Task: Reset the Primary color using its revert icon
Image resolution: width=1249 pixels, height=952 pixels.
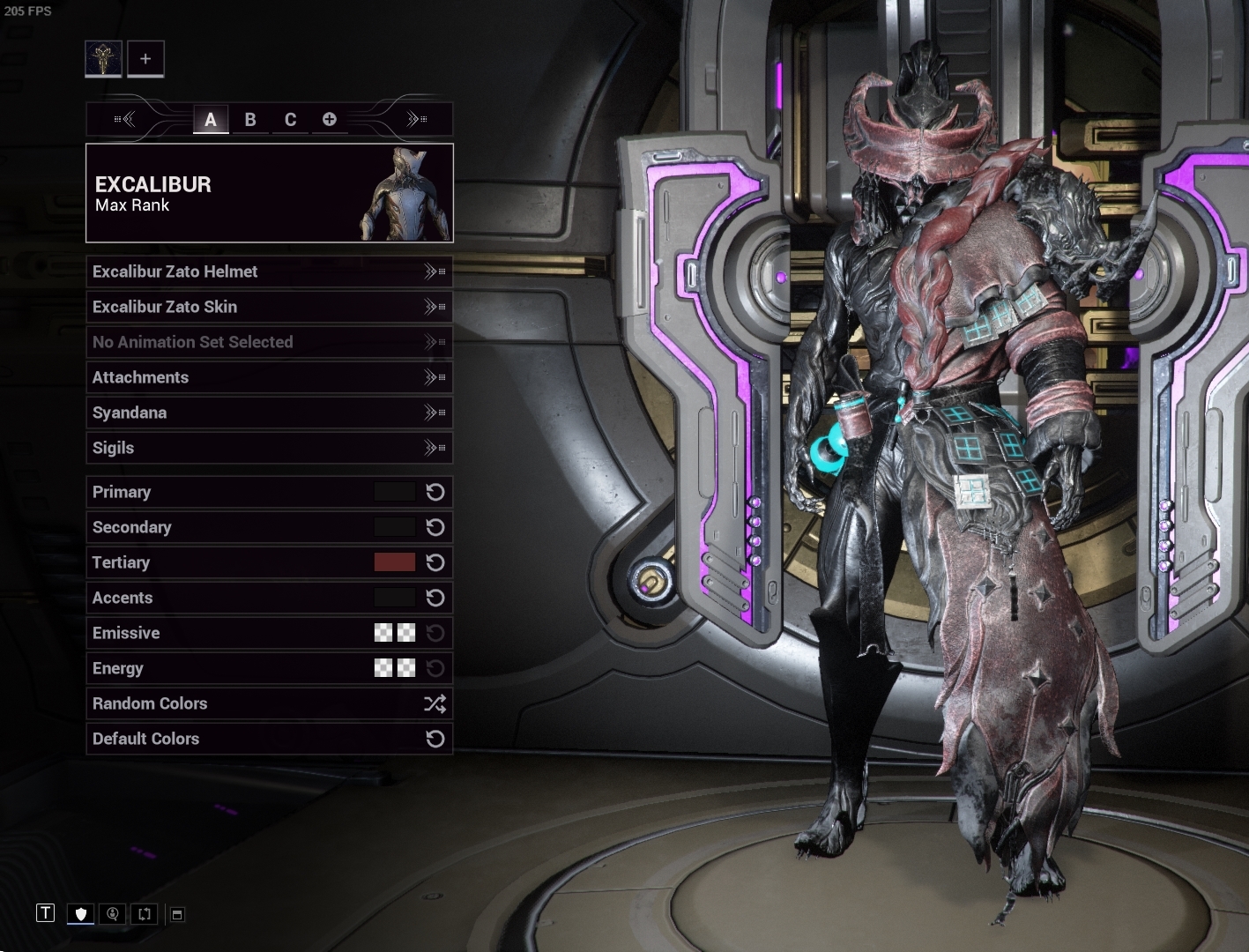Action: [434, 492]
